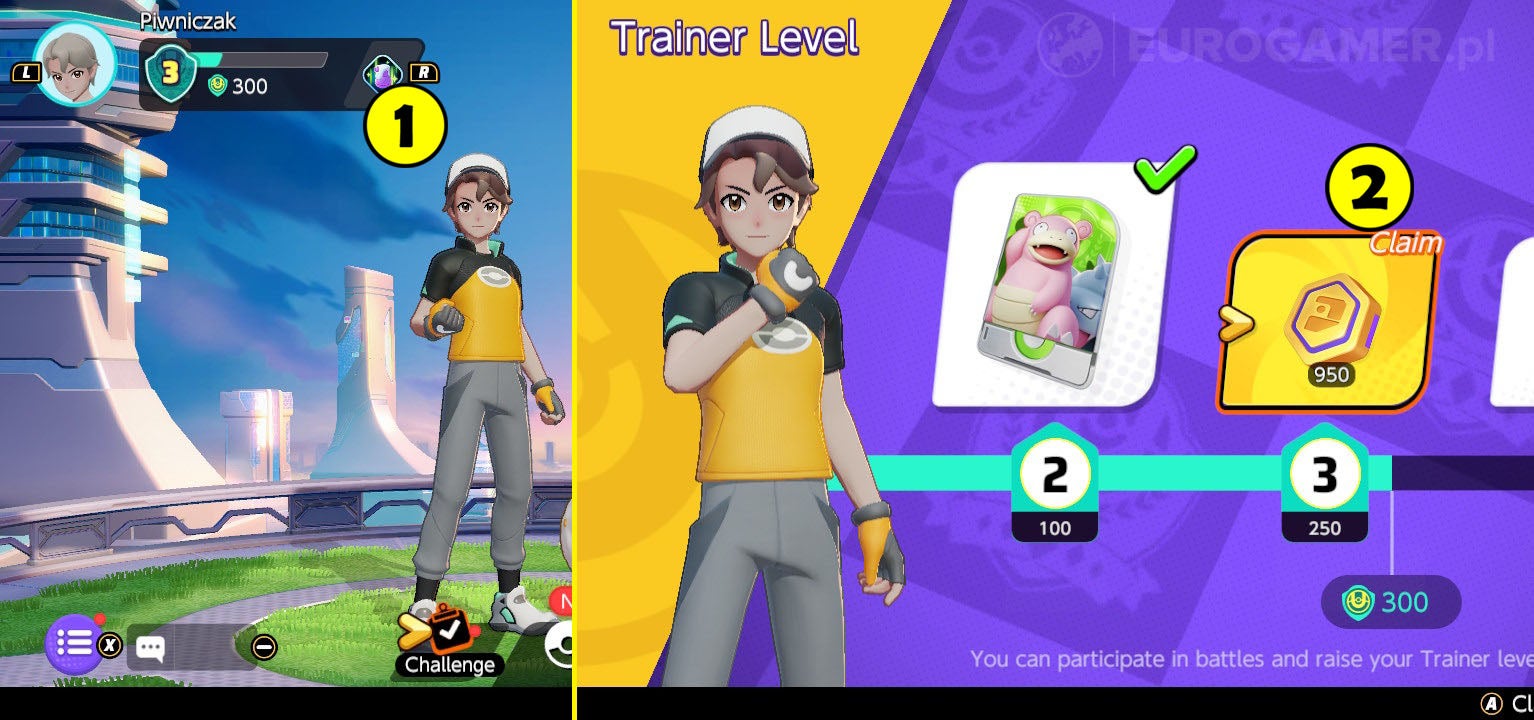
Task: Click the R shoulder button tab indicator
Action: (424, 73)
